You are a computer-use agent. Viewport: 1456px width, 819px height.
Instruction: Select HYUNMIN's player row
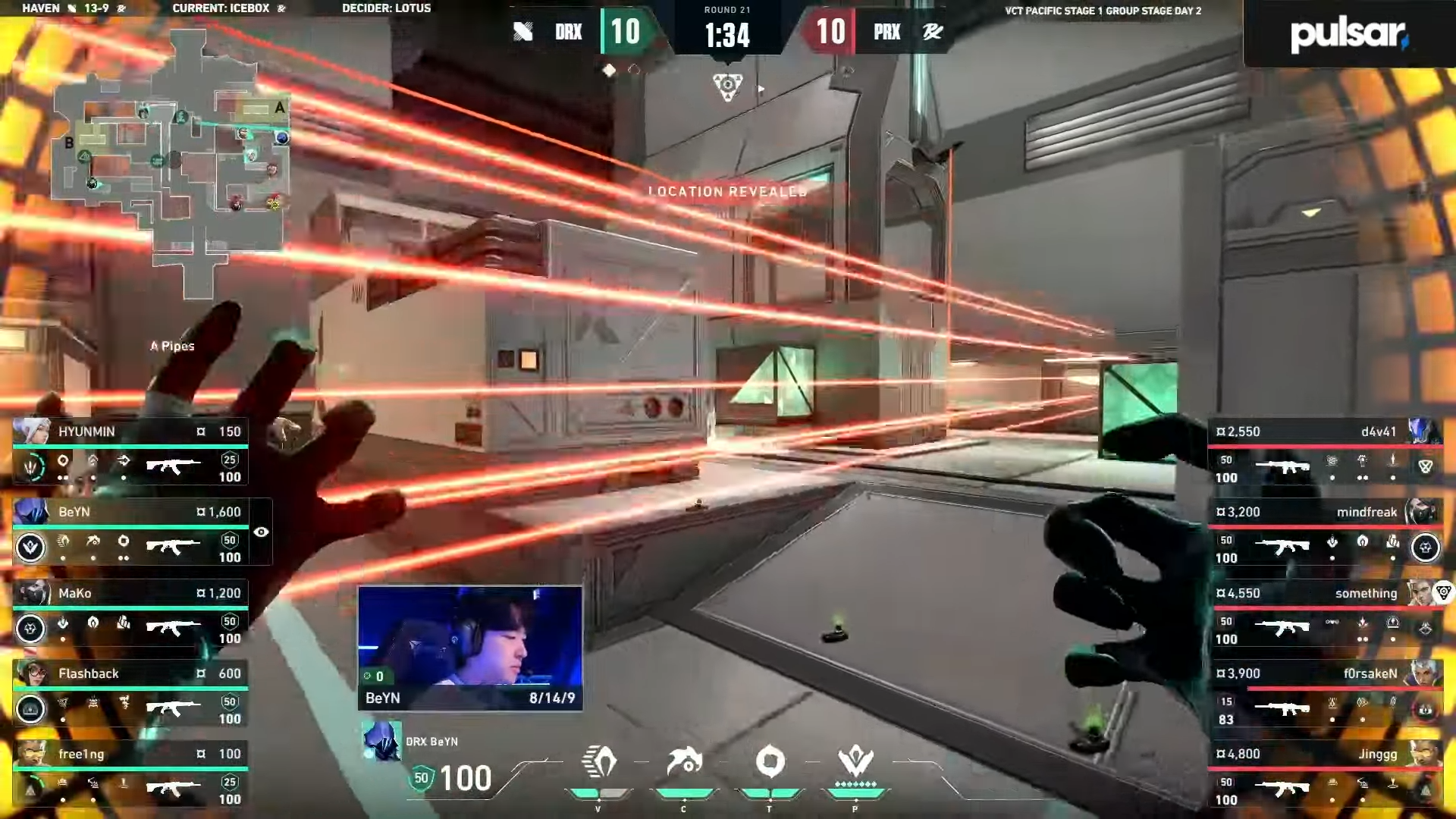click(130, 452)
